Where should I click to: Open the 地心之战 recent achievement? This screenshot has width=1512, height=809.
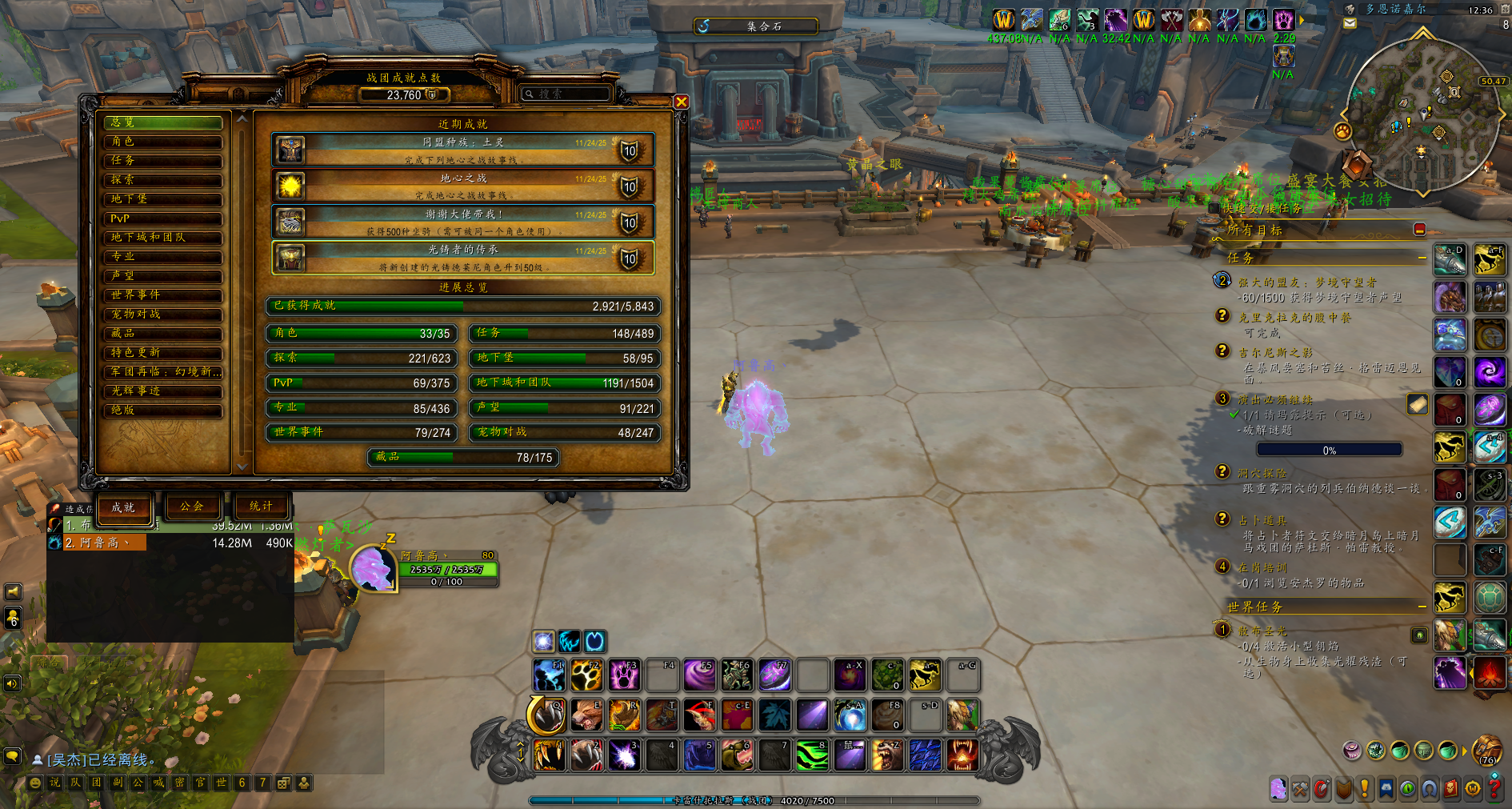(463, 186)
